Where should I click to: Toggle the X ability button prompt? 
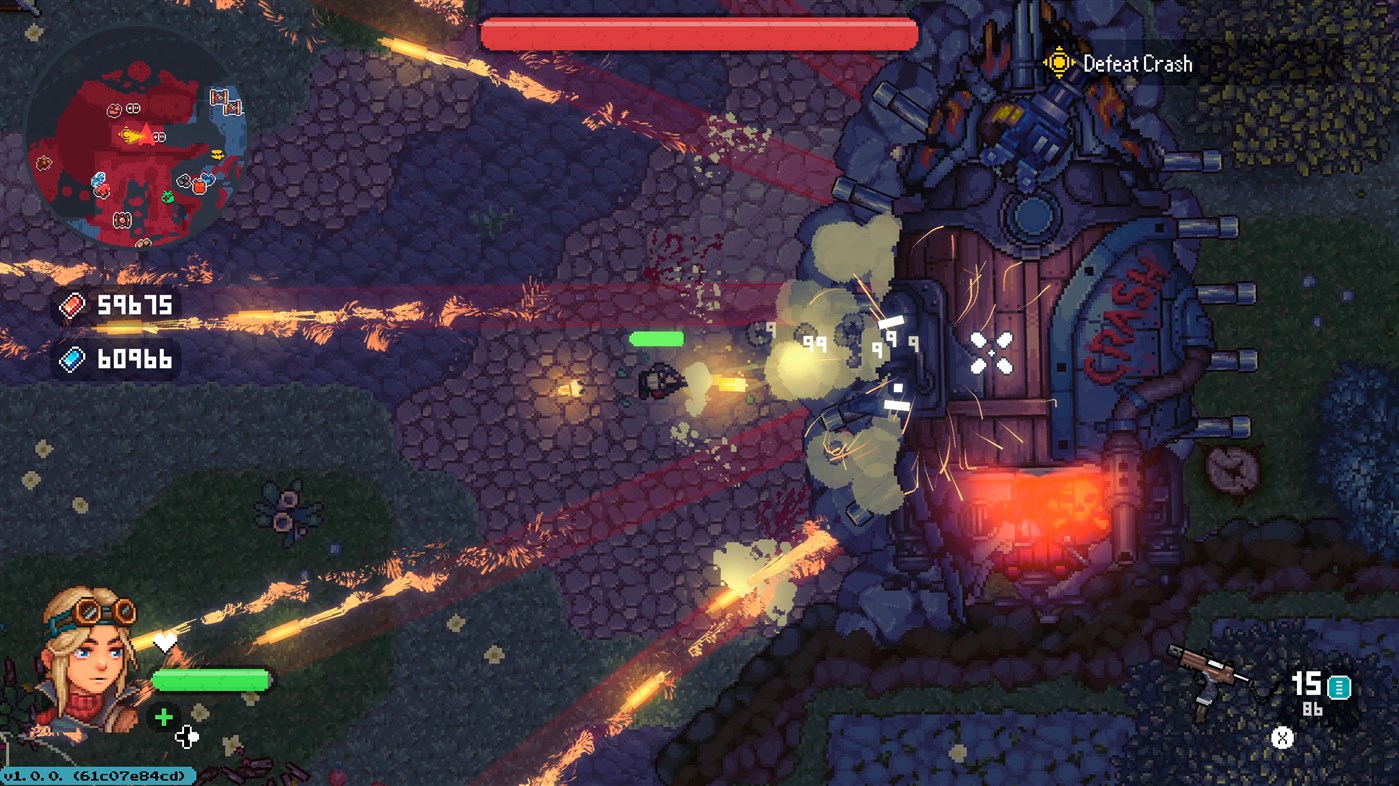coord(1281,738)
